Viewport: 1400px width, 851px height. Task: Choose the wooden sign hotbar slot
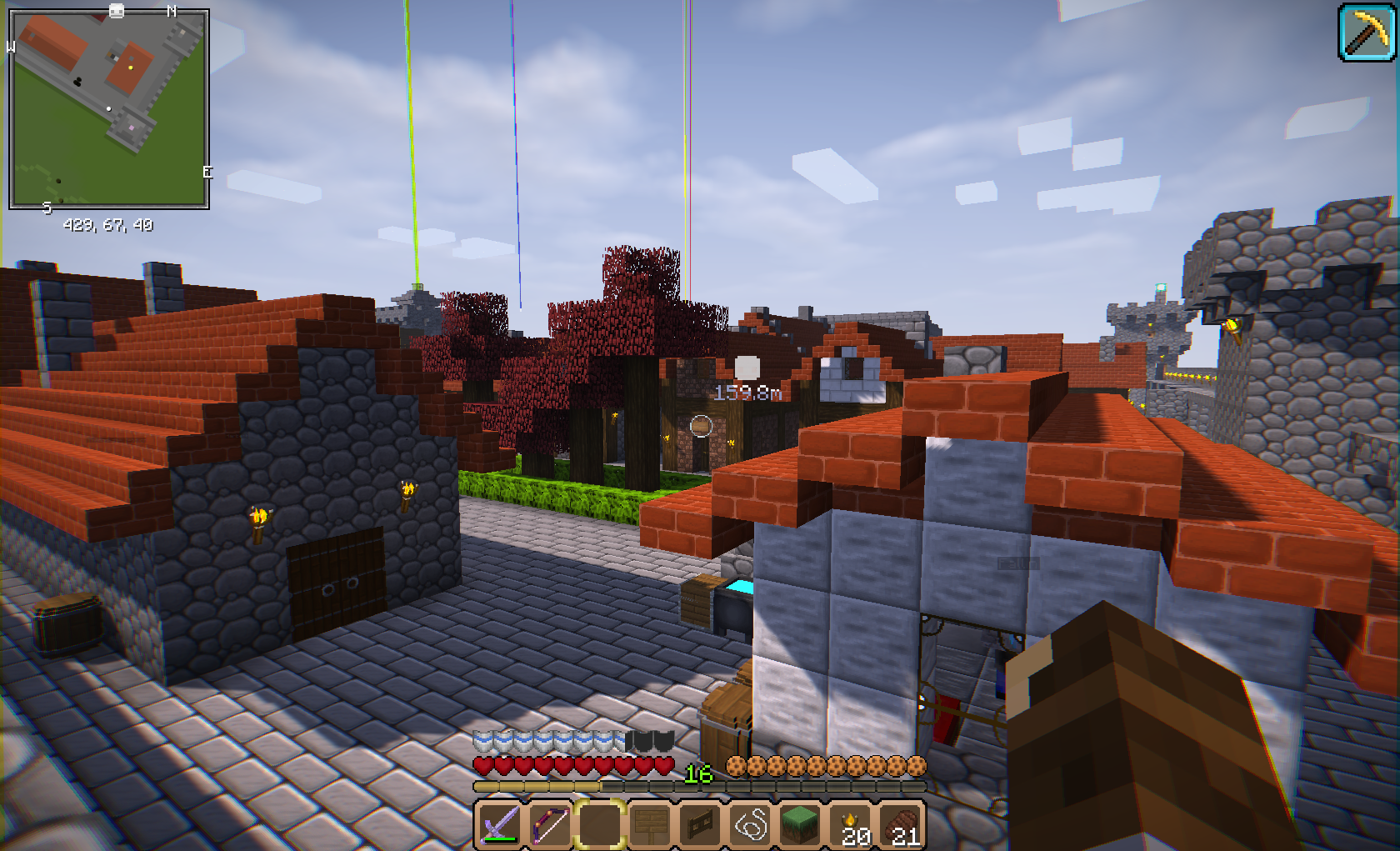tap(650, 824)
